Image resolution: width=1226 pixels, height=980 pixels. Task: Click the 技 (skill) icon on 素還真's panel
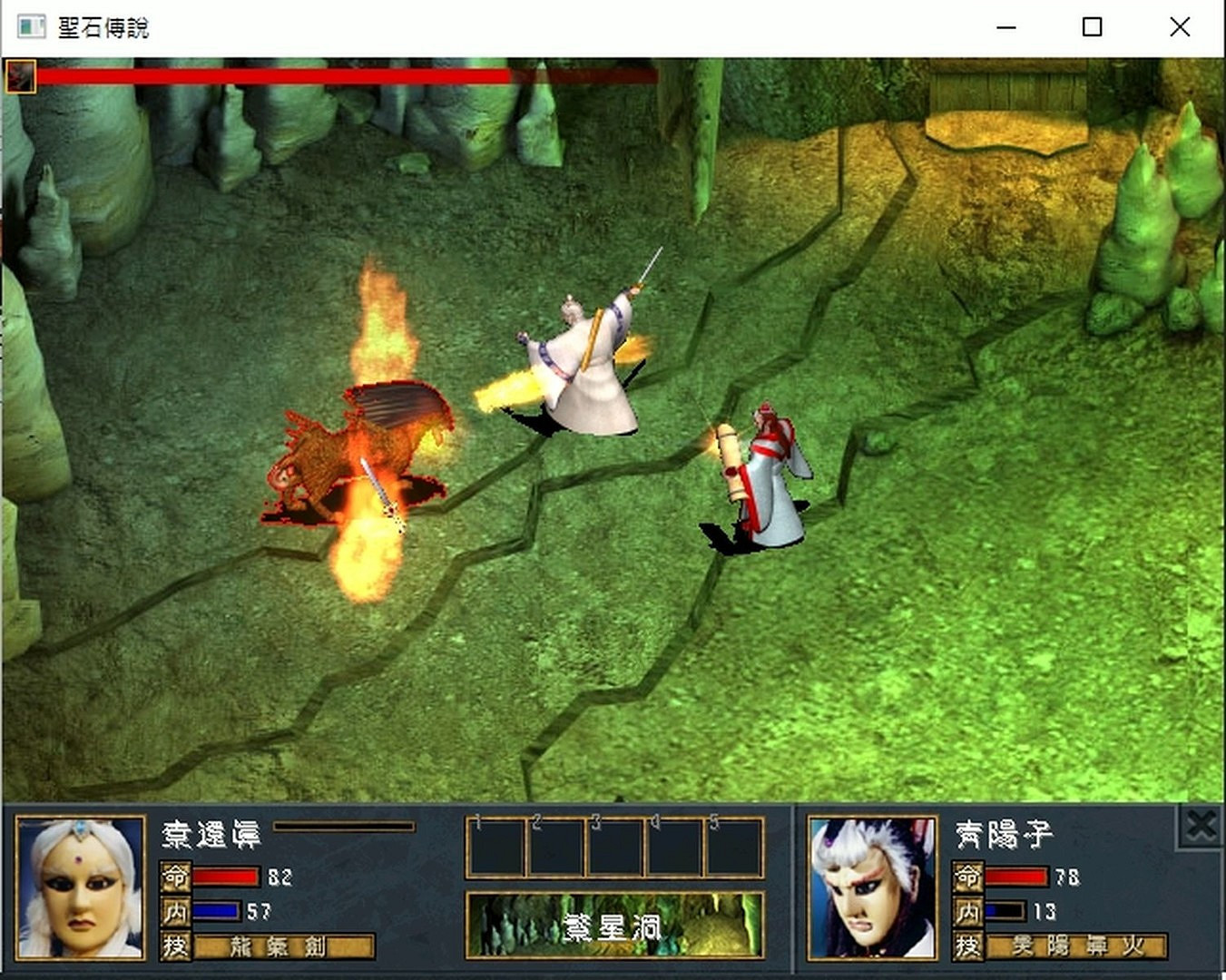pos(176,946)
